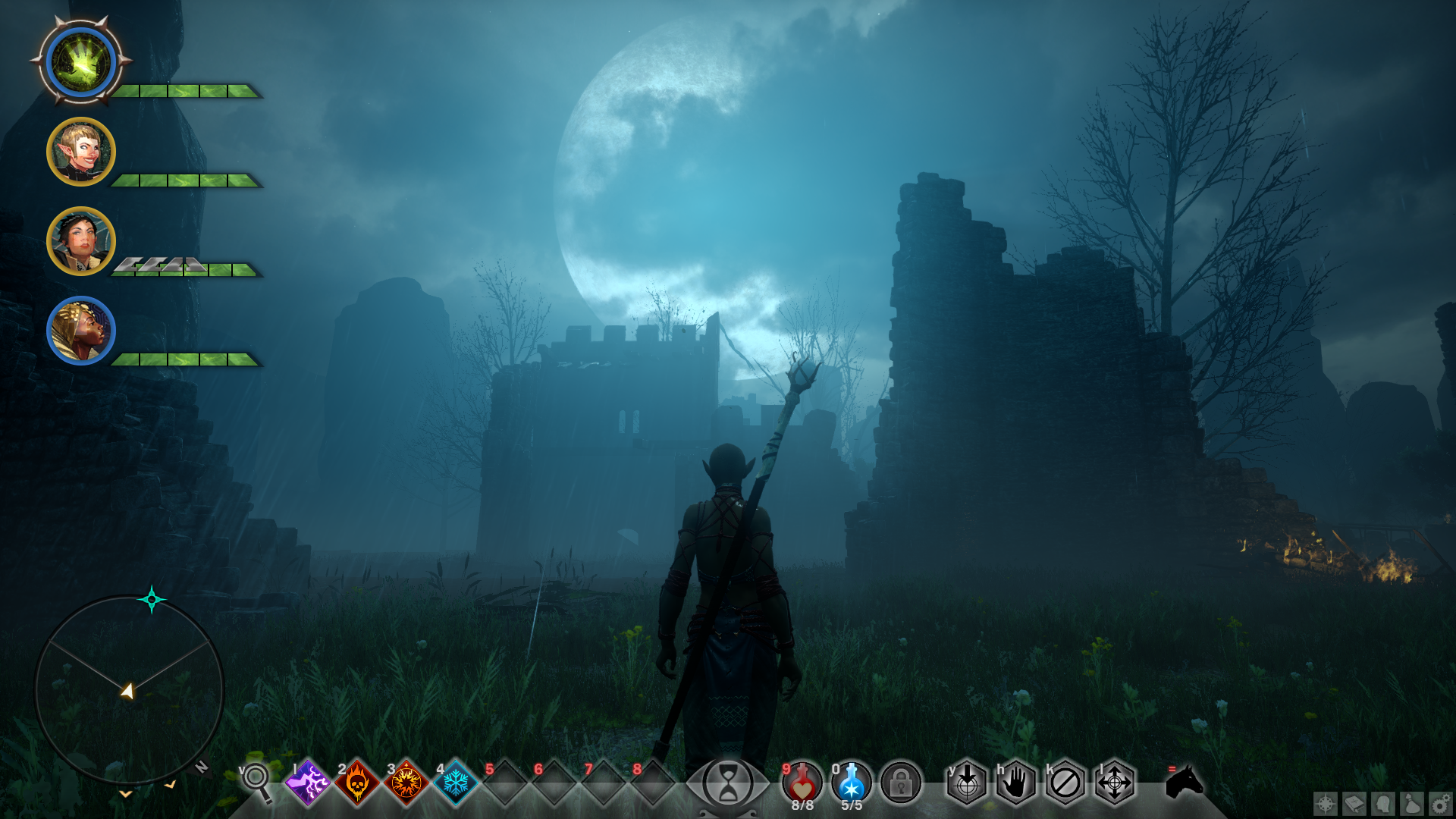The width and height of the screenshot is (1456, 819).
Task: Issue the attack-target crosshair command
Action: (967, 783)
